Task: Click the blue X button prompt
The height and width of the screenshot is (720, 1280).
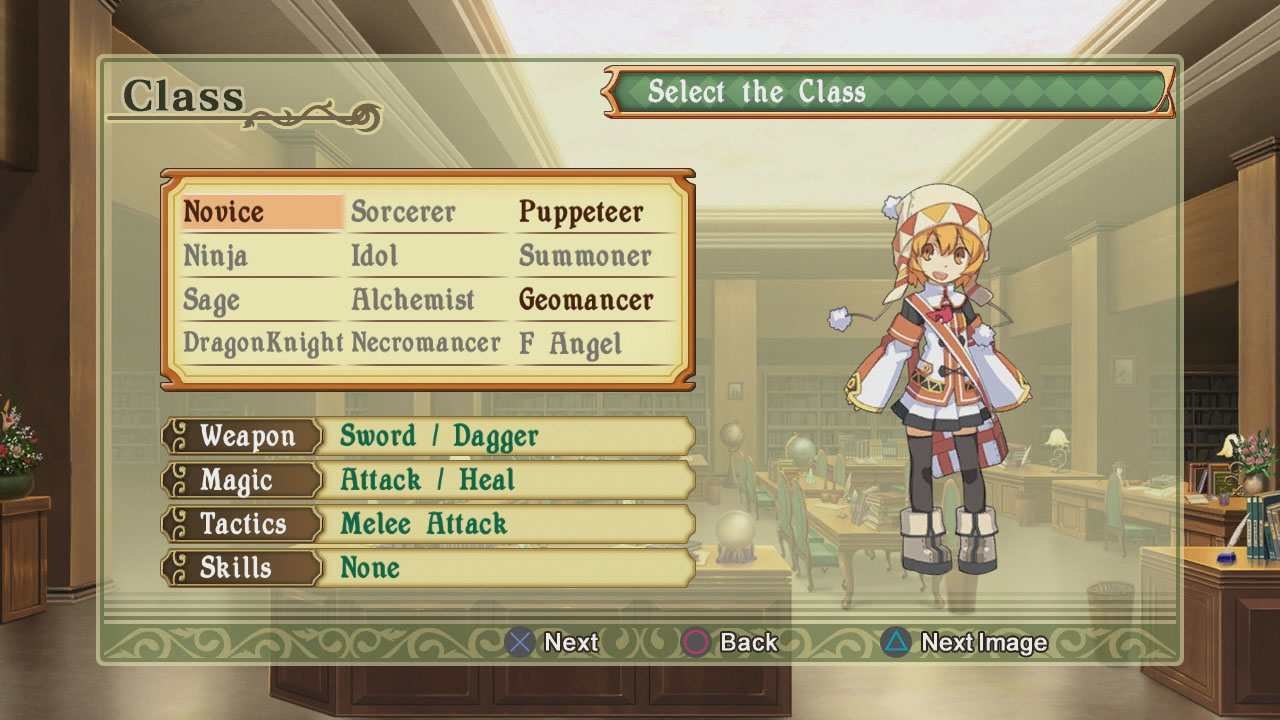Action: click(519, 642)
